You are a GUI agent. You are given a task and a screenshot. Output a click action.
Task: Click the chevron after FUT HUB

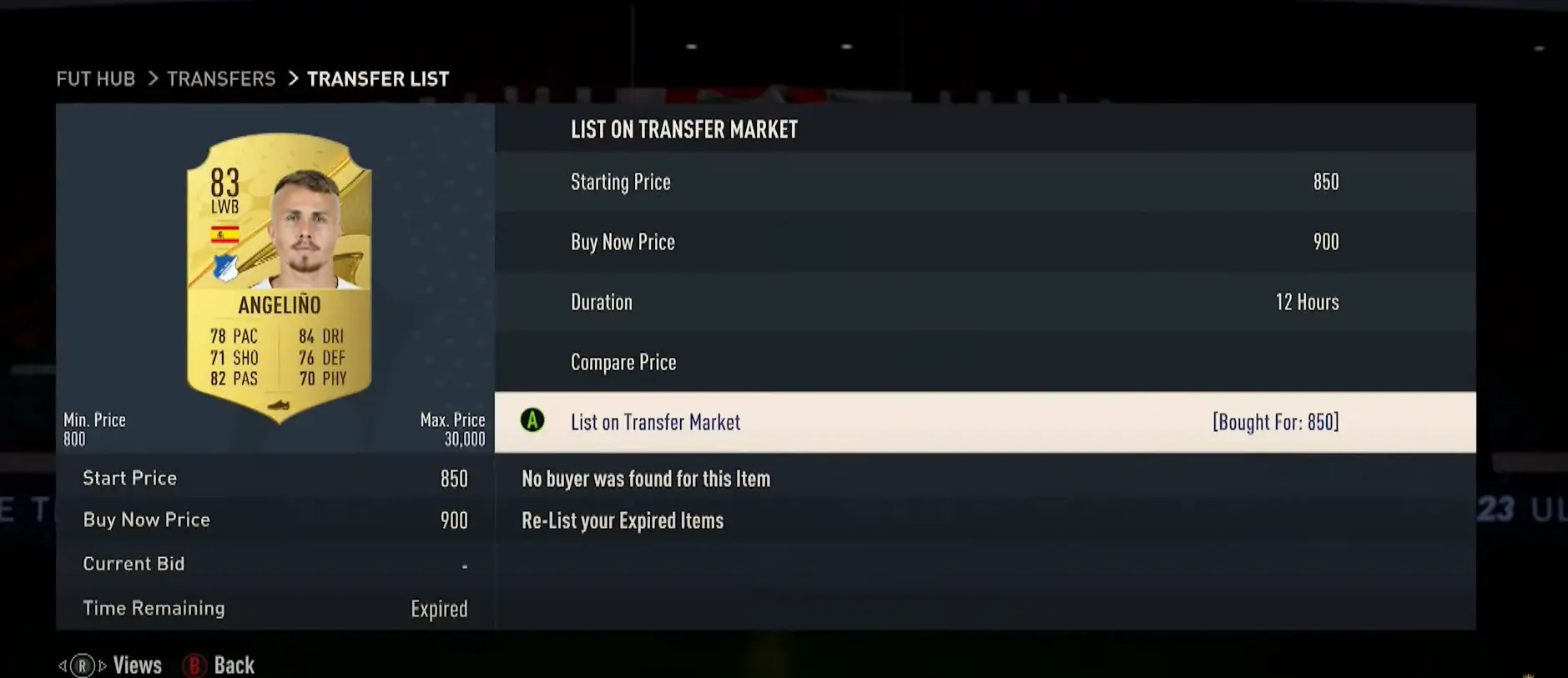[153, 78]
